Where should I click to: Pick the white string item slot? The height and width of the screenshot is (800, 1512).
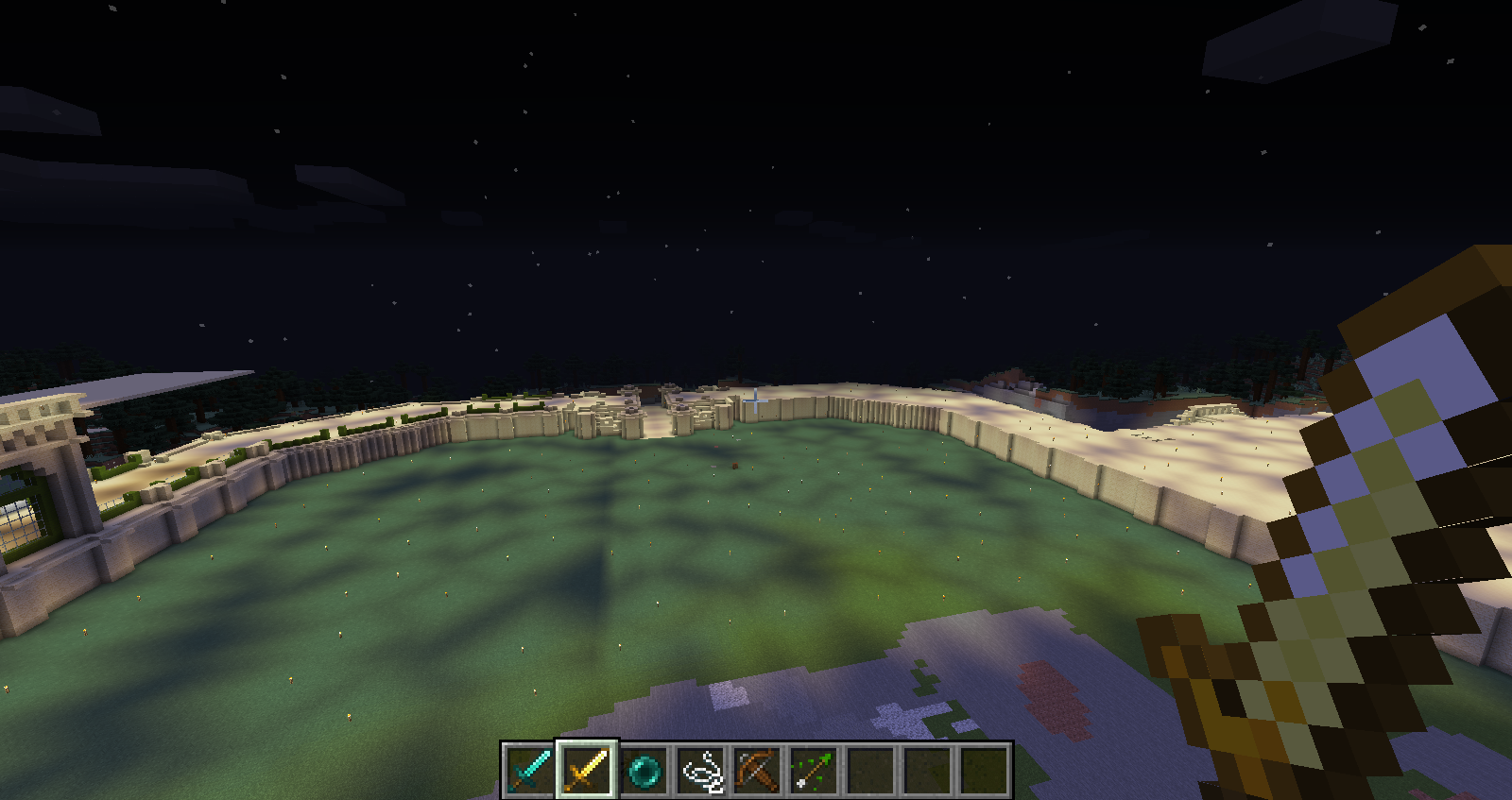tap(700, 770)
